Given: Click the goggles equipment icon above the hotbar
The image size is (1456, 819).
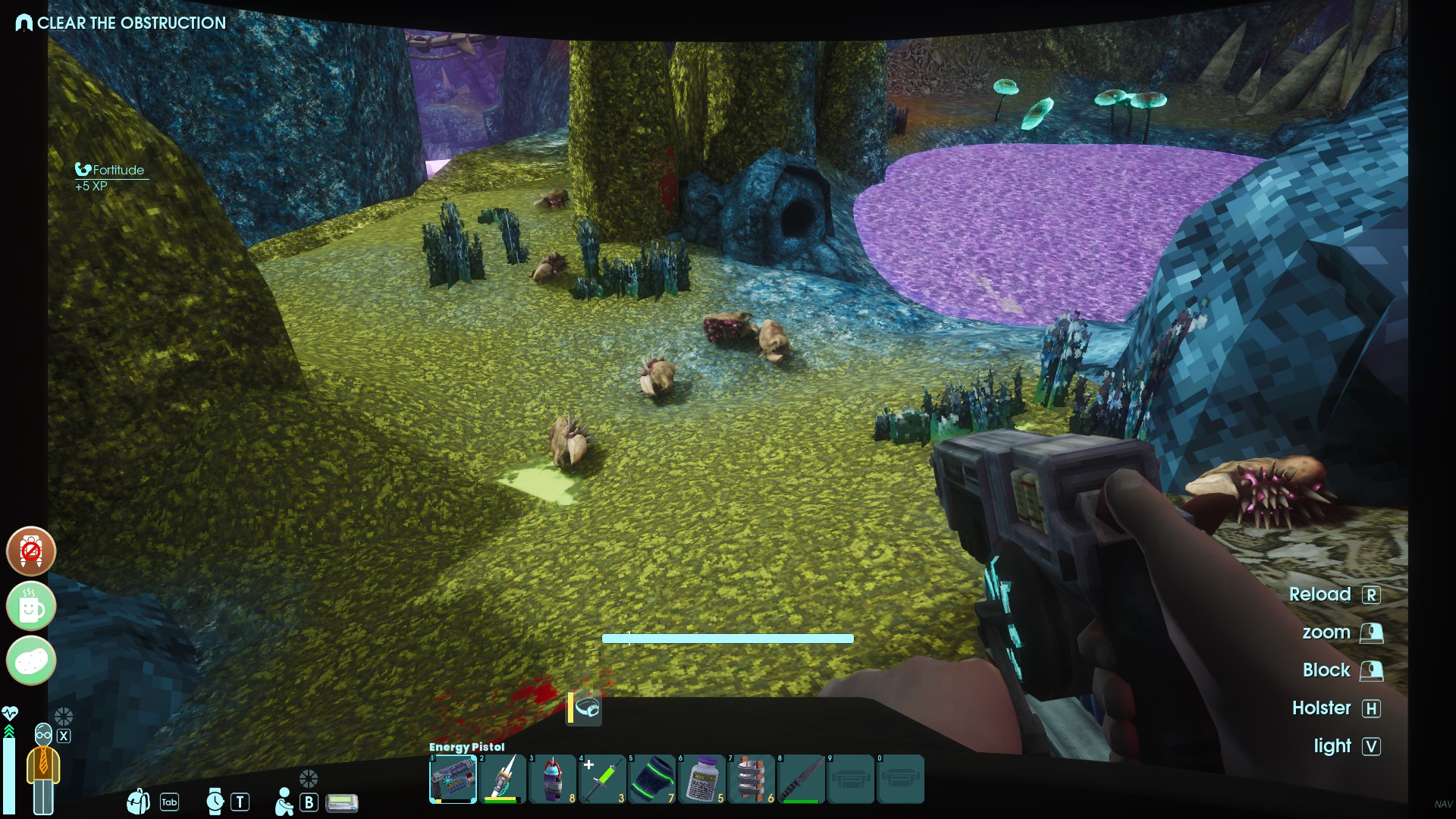Looking at the screenshot, I should pos(587,709).
